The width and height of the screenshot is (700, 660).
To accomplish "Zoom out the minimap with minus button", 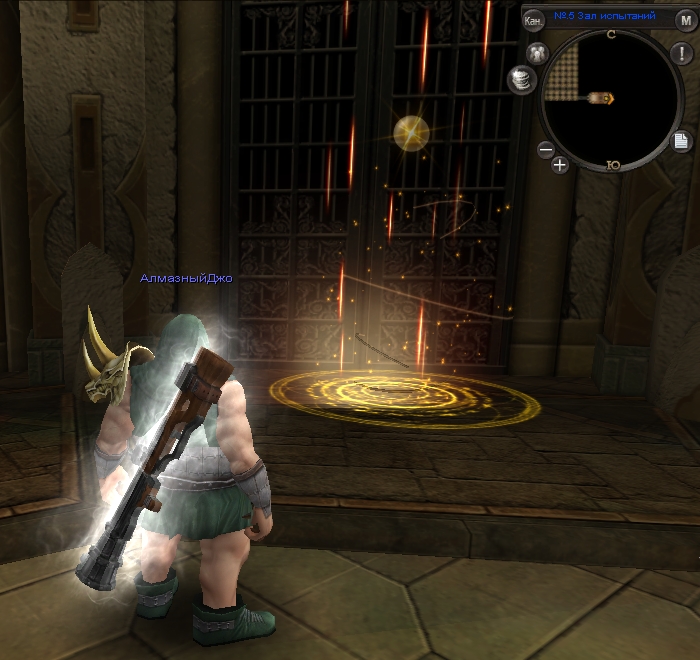I will click(x=546, y=150).
